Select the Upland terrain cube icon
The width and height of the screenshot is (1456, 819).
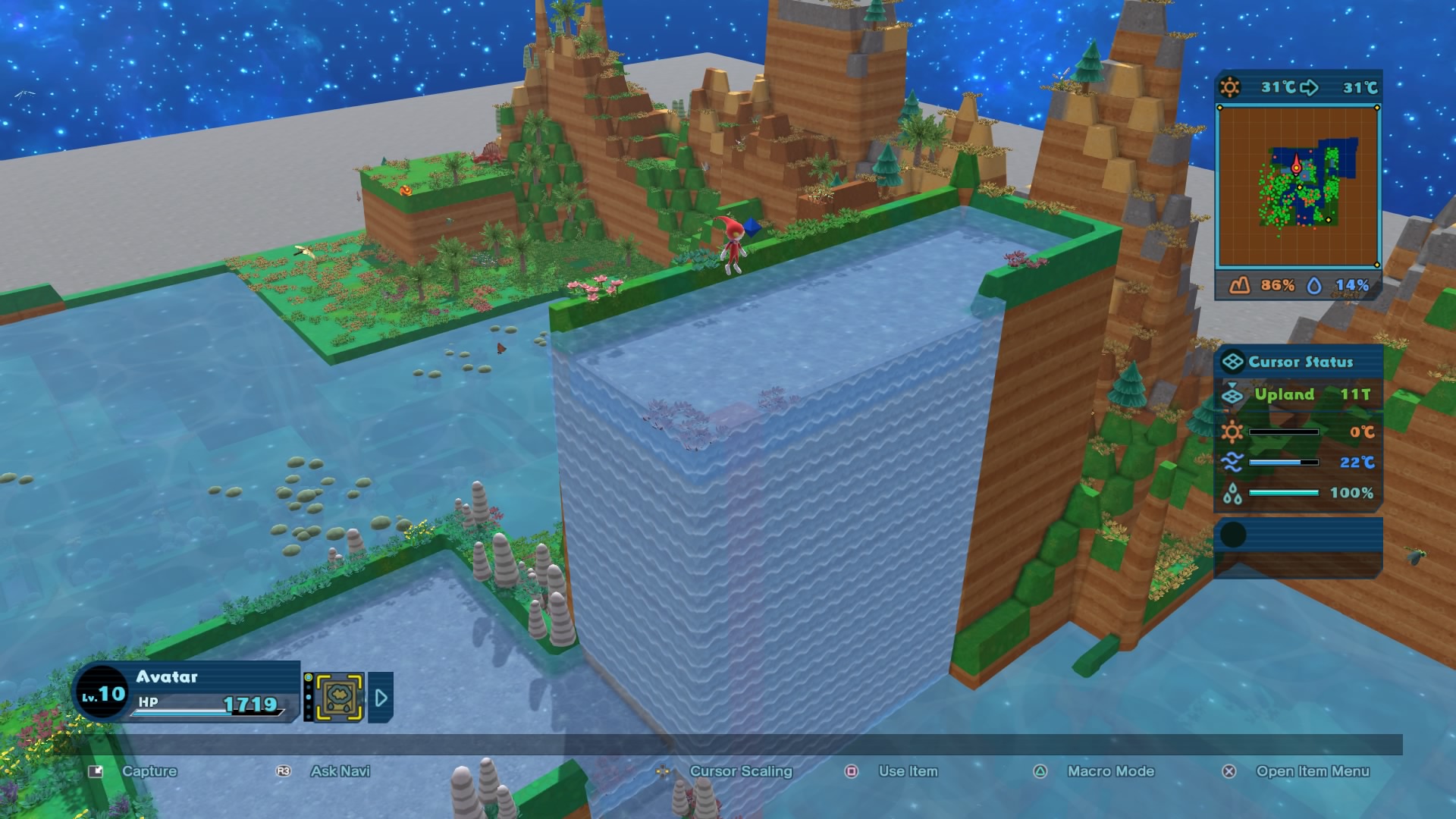click(1233, 396)
